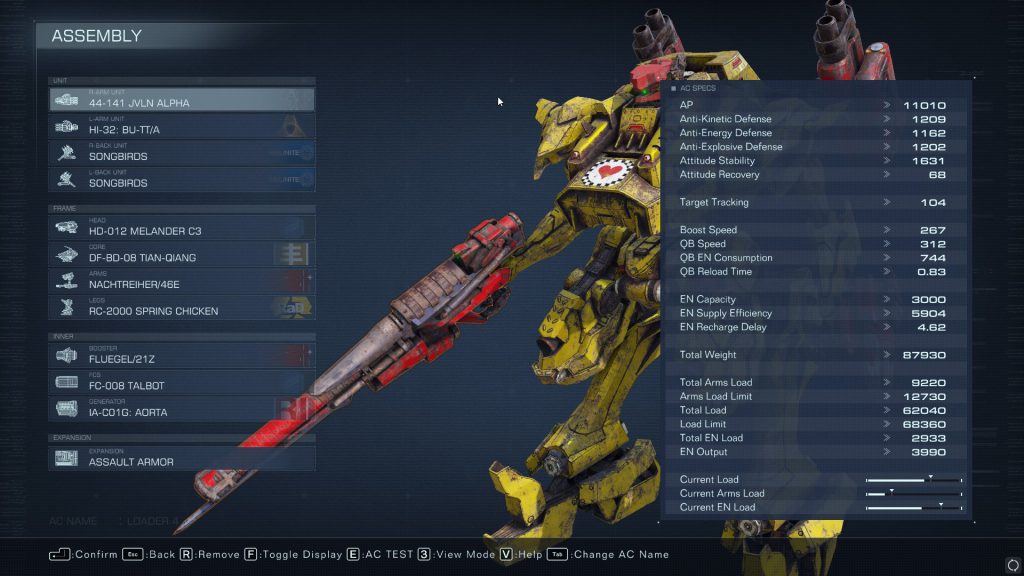This screenshot has width=1024, height=576.
Task: Choose the NACHTREIHER/46E arms slot
Action: coord(182,281)
